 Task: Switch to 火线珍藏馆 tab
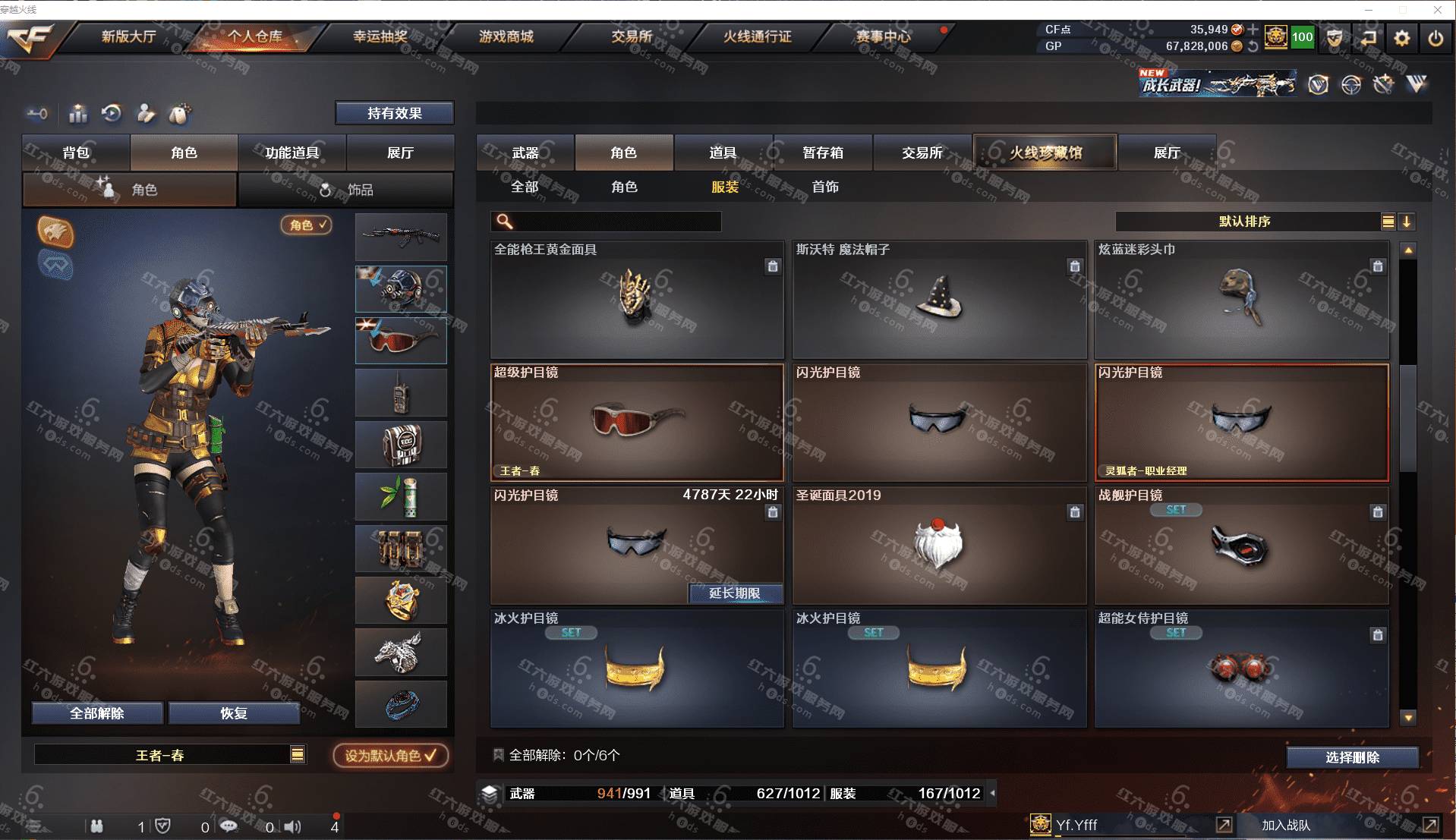1045,153
